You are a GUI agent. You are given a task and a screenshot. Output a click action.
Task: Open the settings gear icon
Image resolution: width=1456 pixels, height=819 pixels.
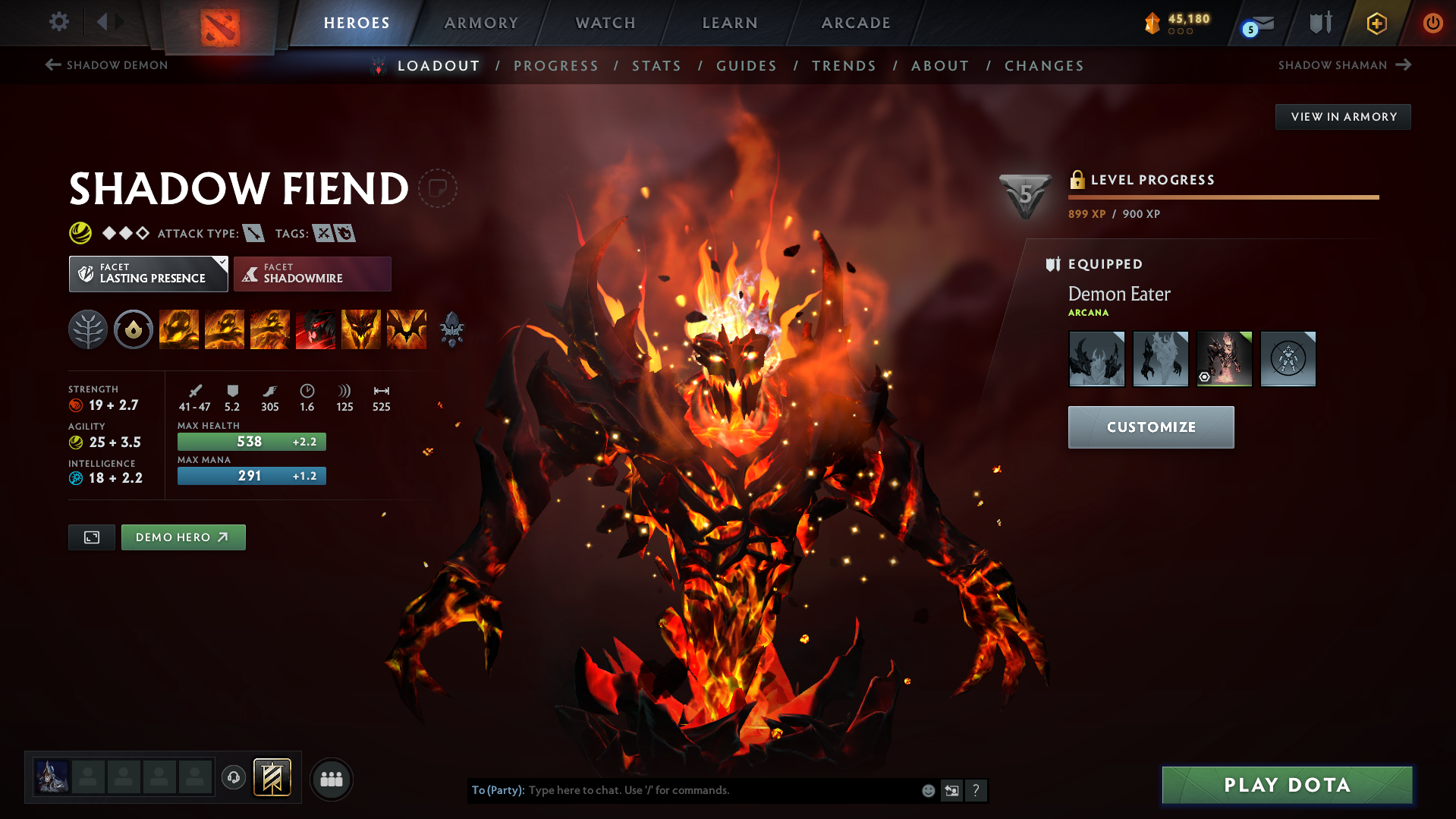tap(58, 22)
